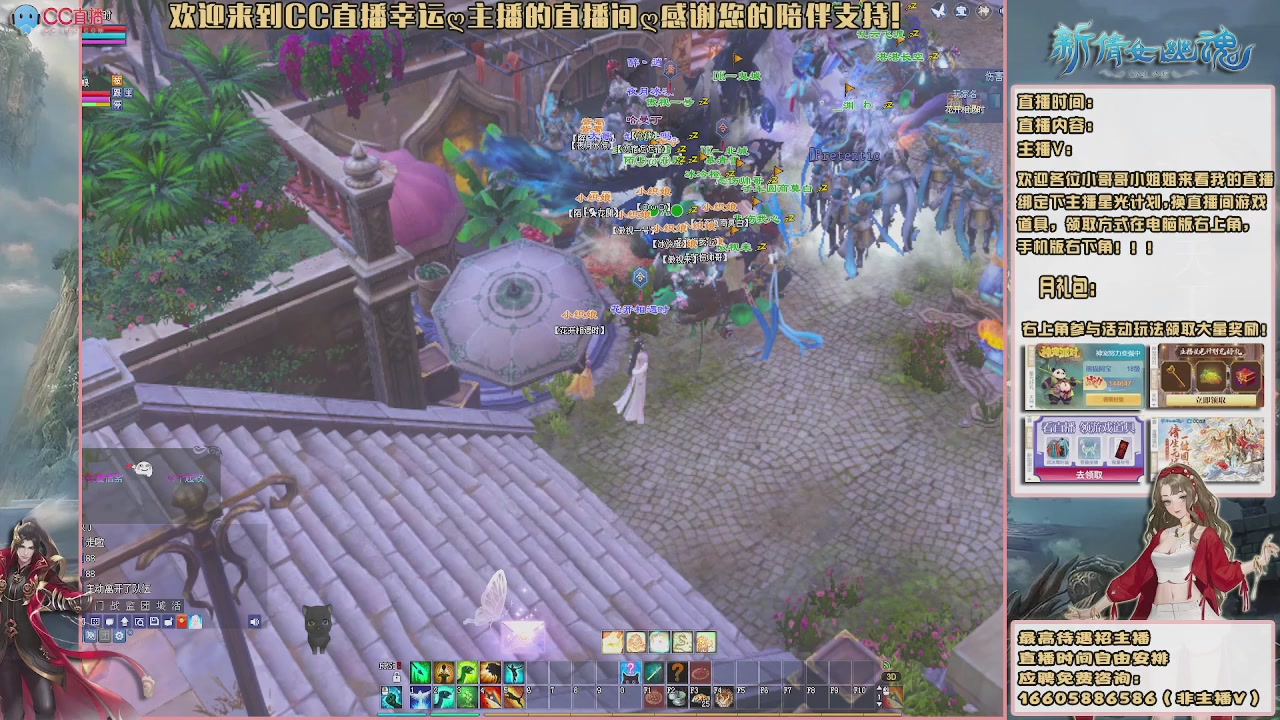Click the pink 去领取 button
Screen dimensions: 1280x720
coord(1091,475)
